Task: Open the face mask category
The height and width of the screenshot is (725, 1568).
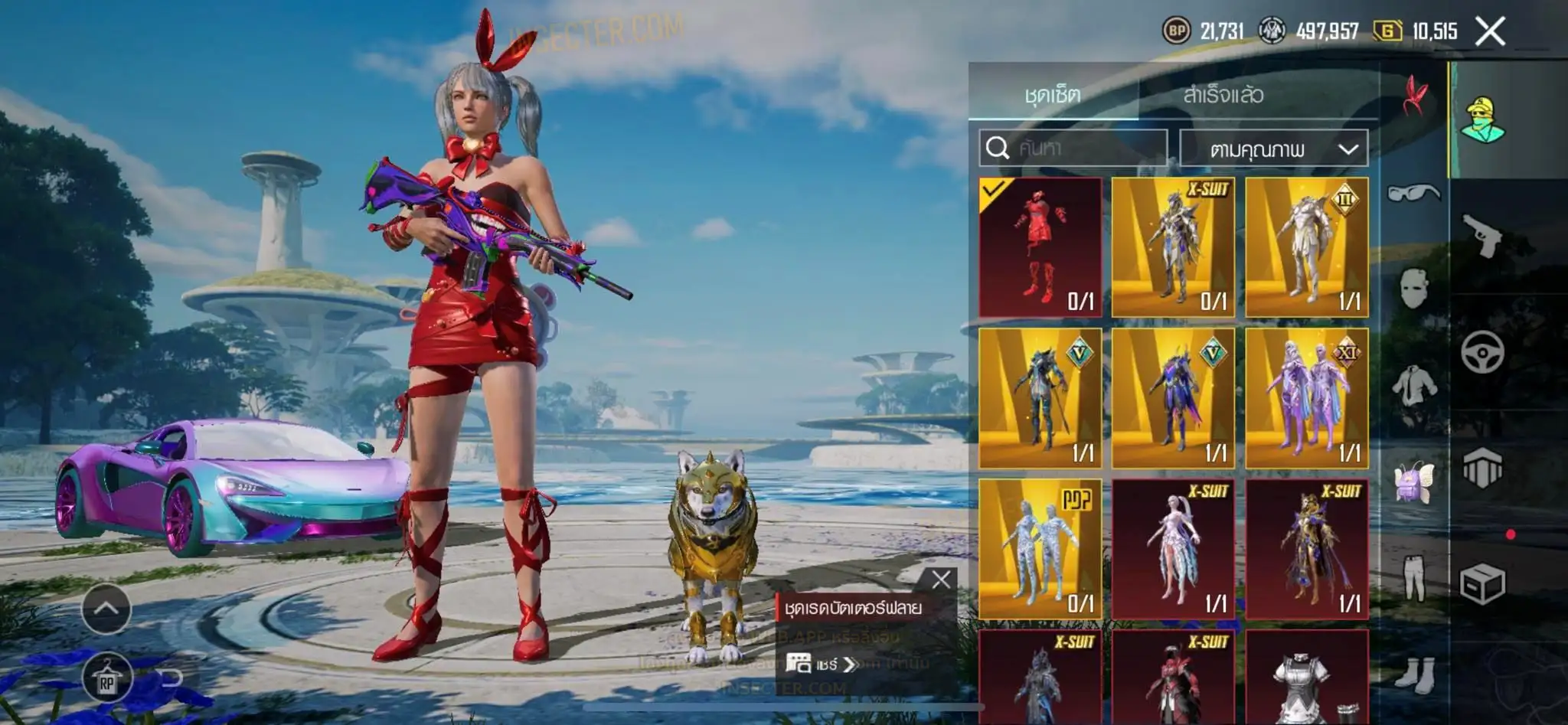Action: click(1413, 289)
